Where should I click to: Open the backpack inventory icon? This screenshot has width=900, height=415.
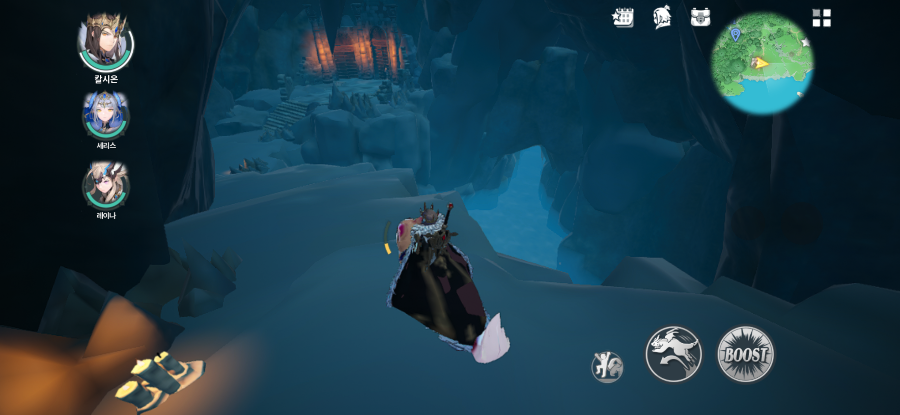[x=700, y=17]
